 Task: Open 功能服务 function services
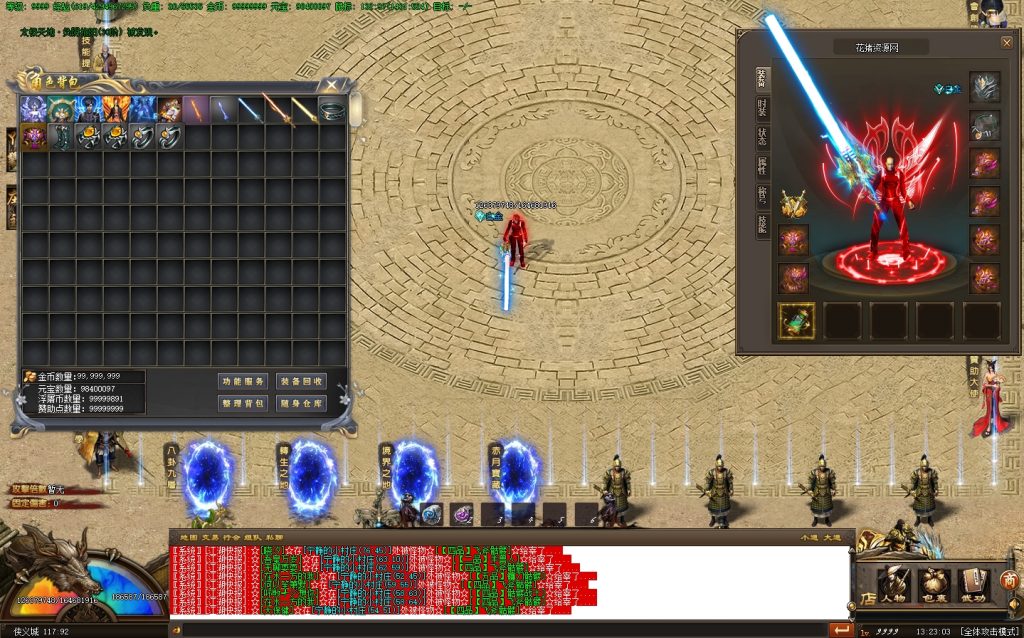click(243, 381)
